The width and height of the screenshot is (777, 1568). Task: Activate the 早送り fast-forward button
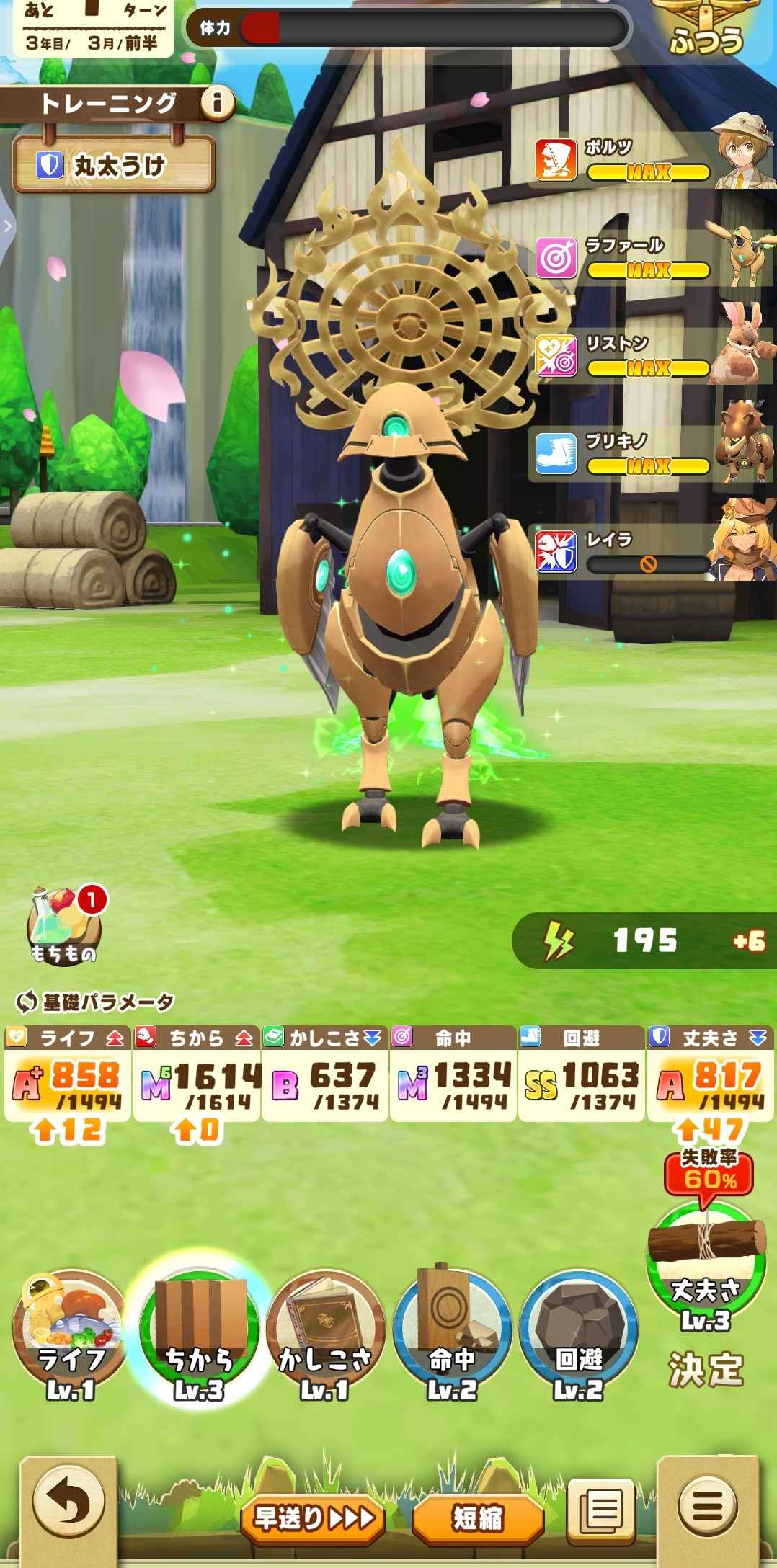tap(313, 1518)
